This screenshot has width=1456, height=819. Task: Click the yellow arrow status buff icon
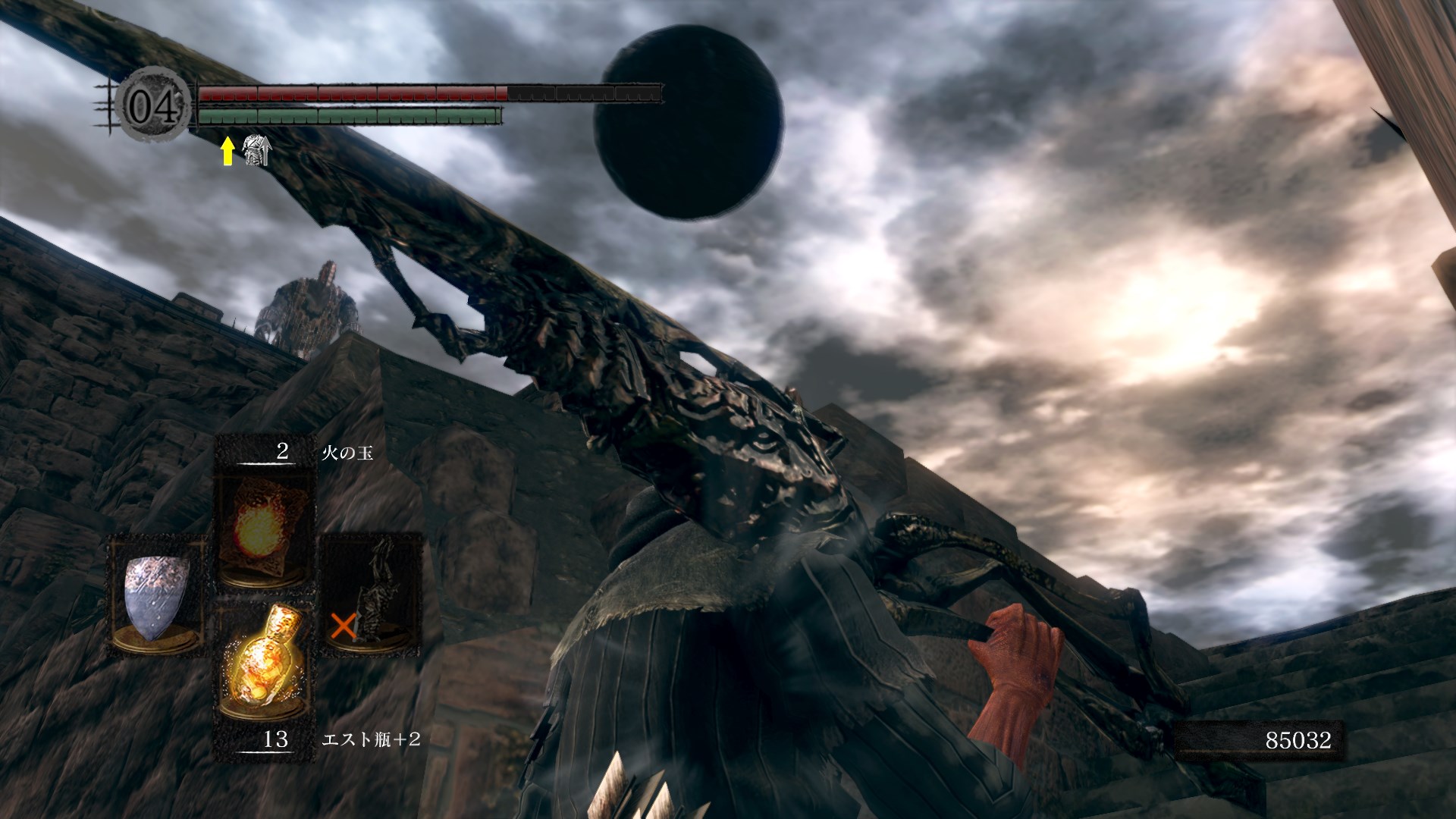click(227, 151)
